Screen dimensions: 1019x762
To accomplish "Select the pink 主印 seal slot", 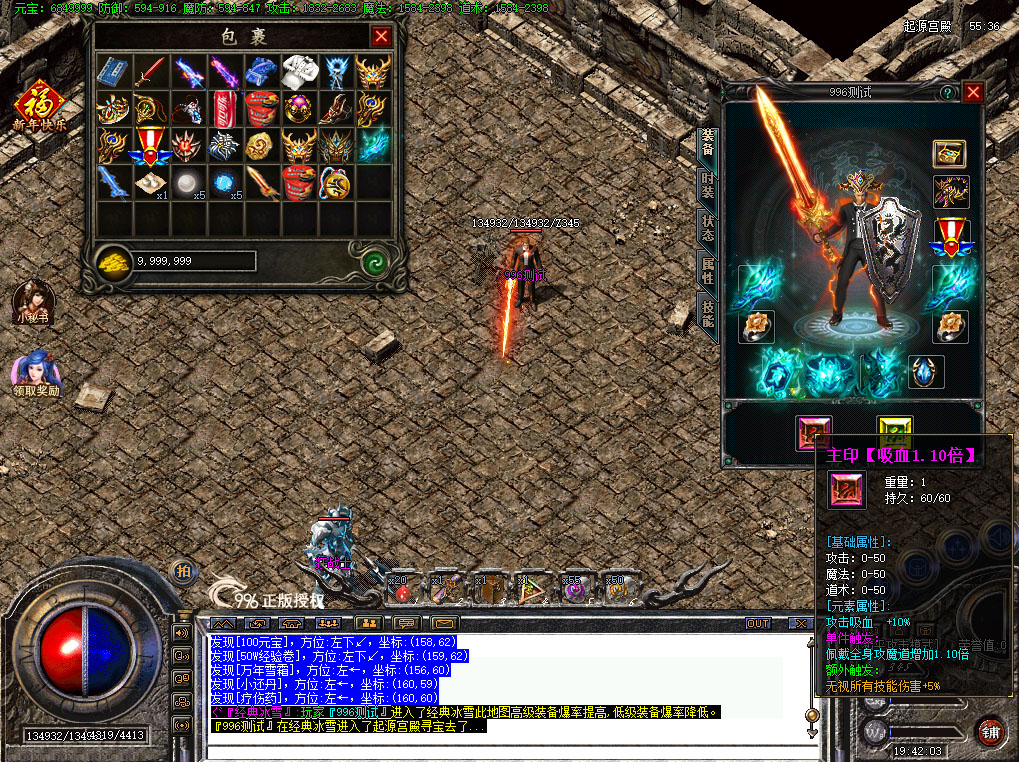I will pos(813,432).
